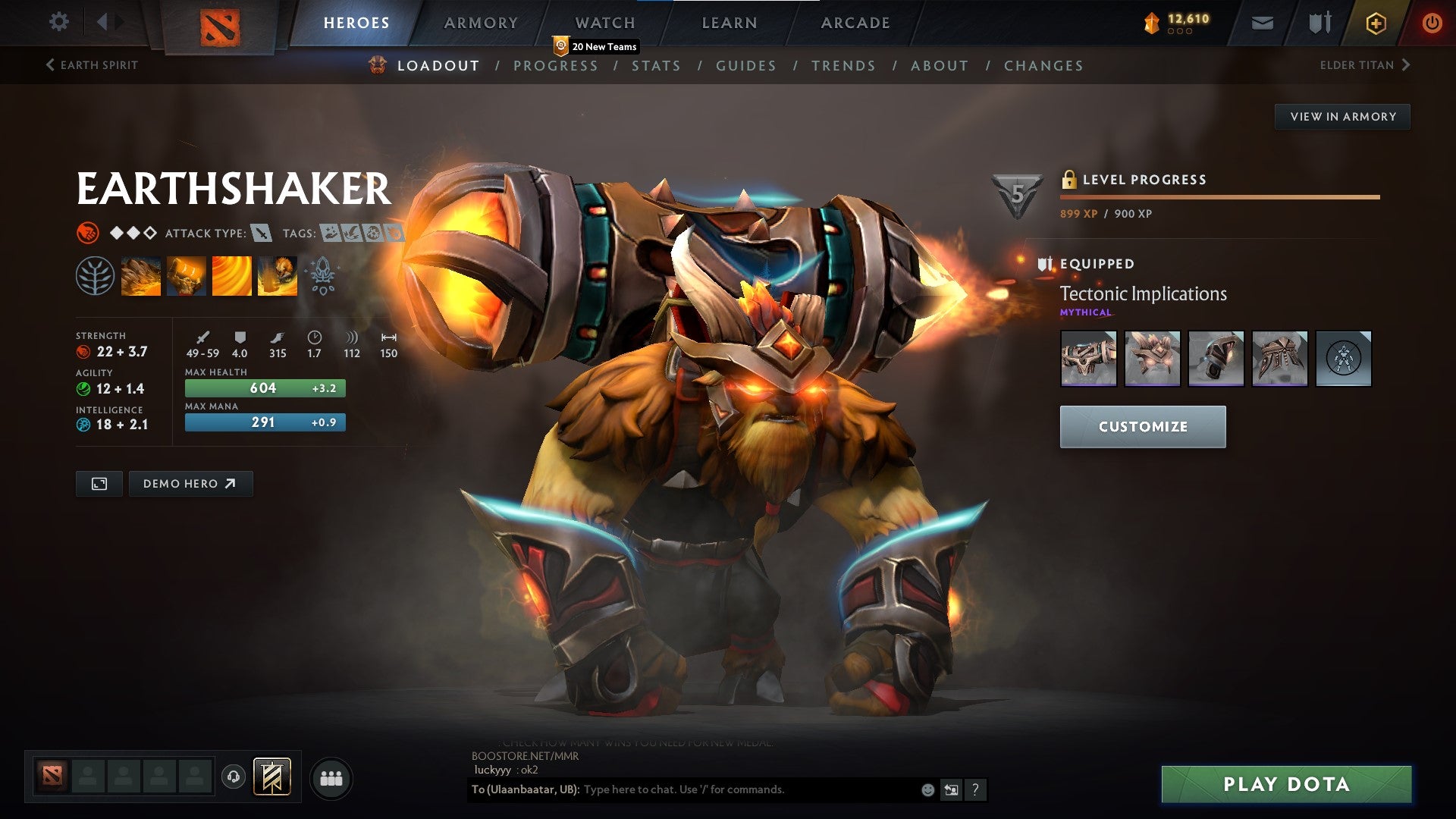This screenshot has width=1456, height=819.
Task: Open the STATS section of the hero page
Action: (657, 66)
